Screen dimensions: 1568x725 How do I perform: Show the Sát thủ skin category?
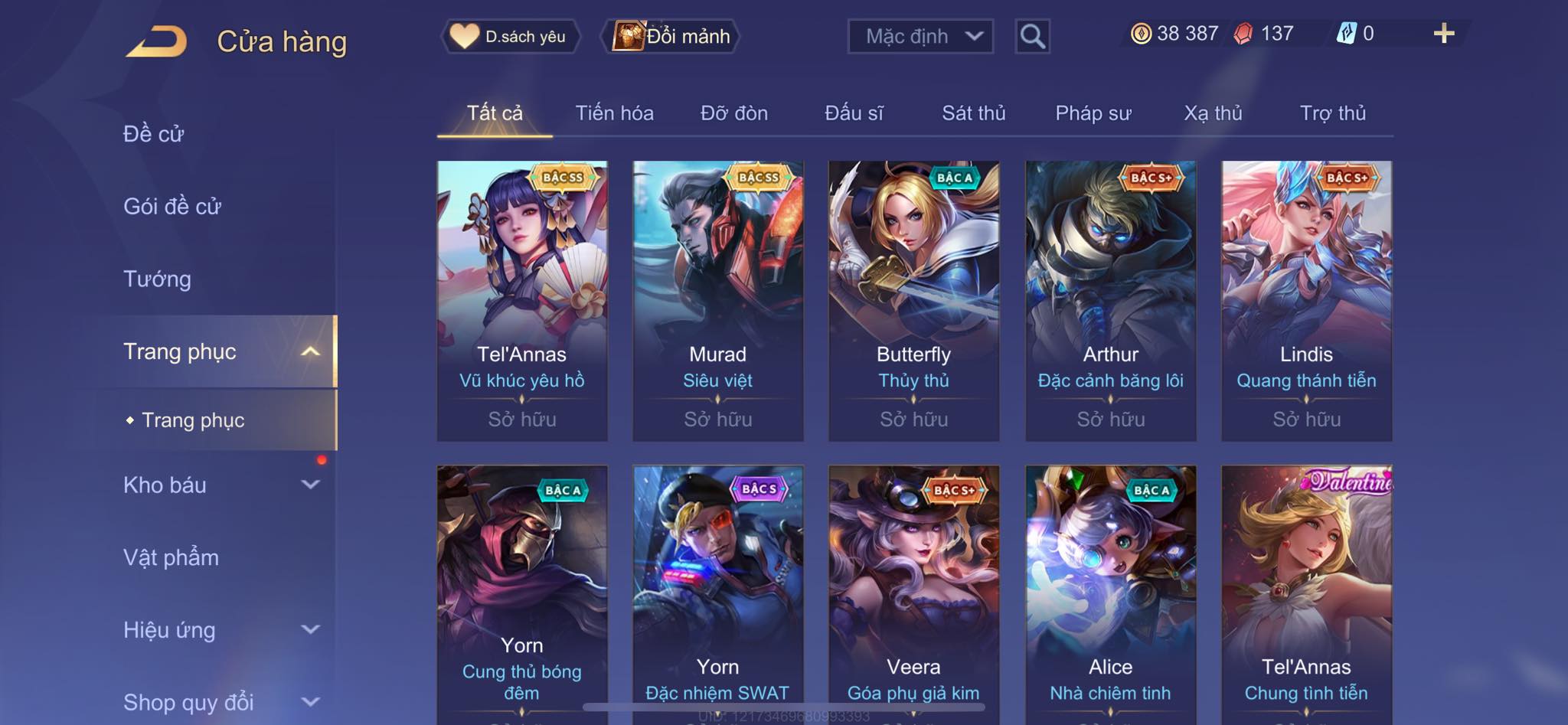[x=973, y=113]
